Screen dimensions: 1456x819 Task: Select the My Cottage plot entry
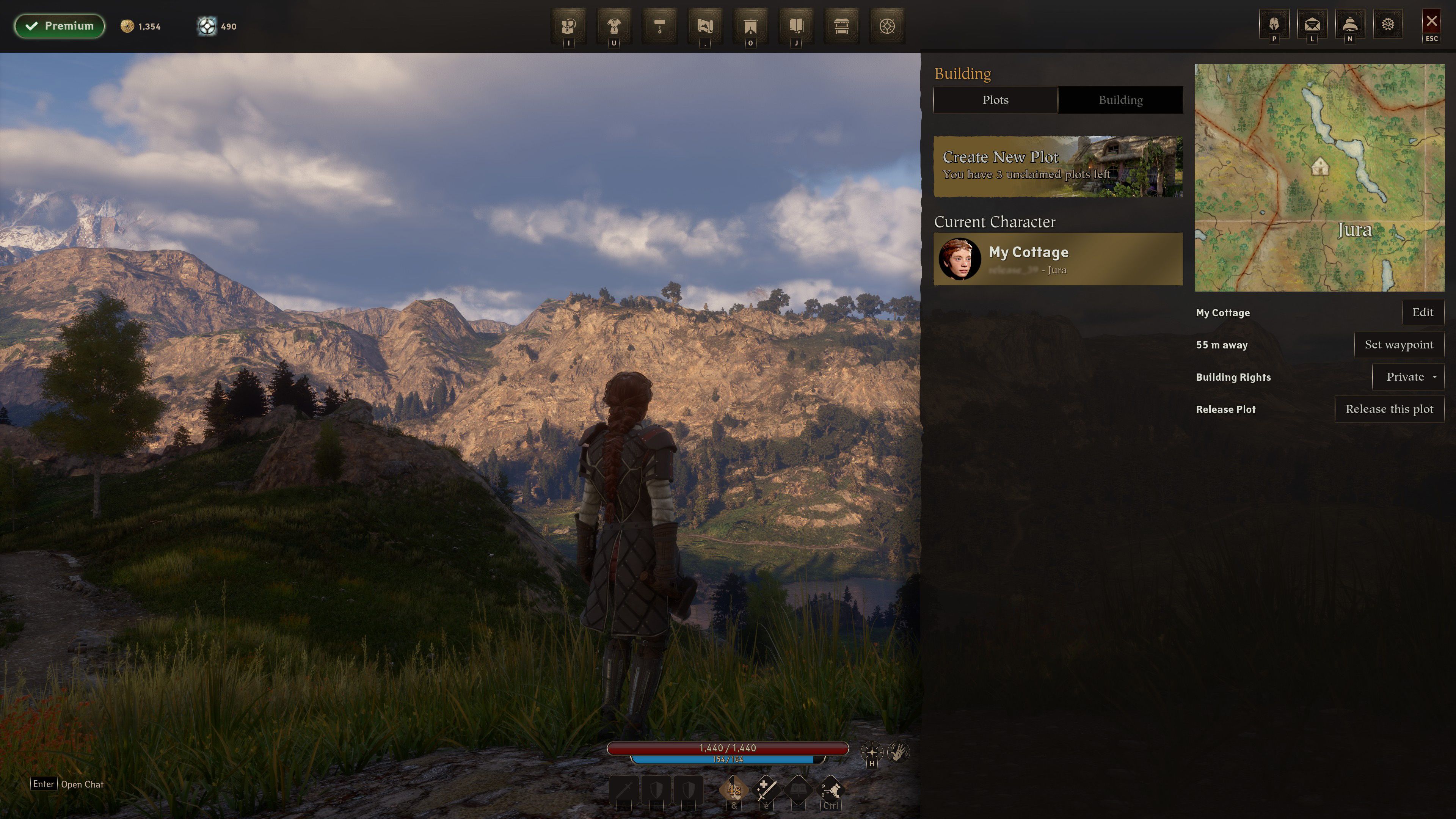1057,259
